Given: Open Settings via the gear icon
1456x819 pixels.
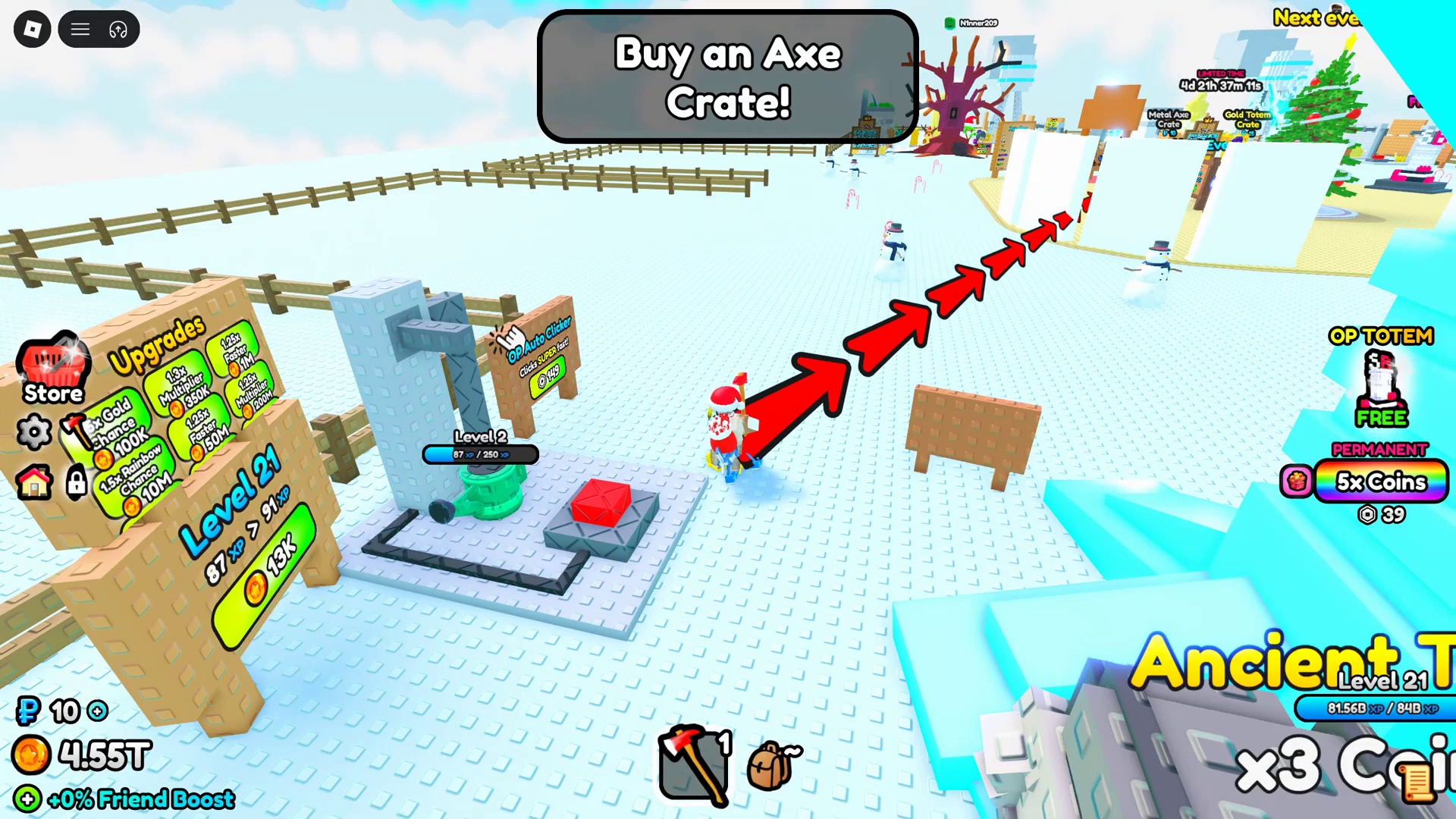Looking at the screenshot, I should (x=34, y=432).
